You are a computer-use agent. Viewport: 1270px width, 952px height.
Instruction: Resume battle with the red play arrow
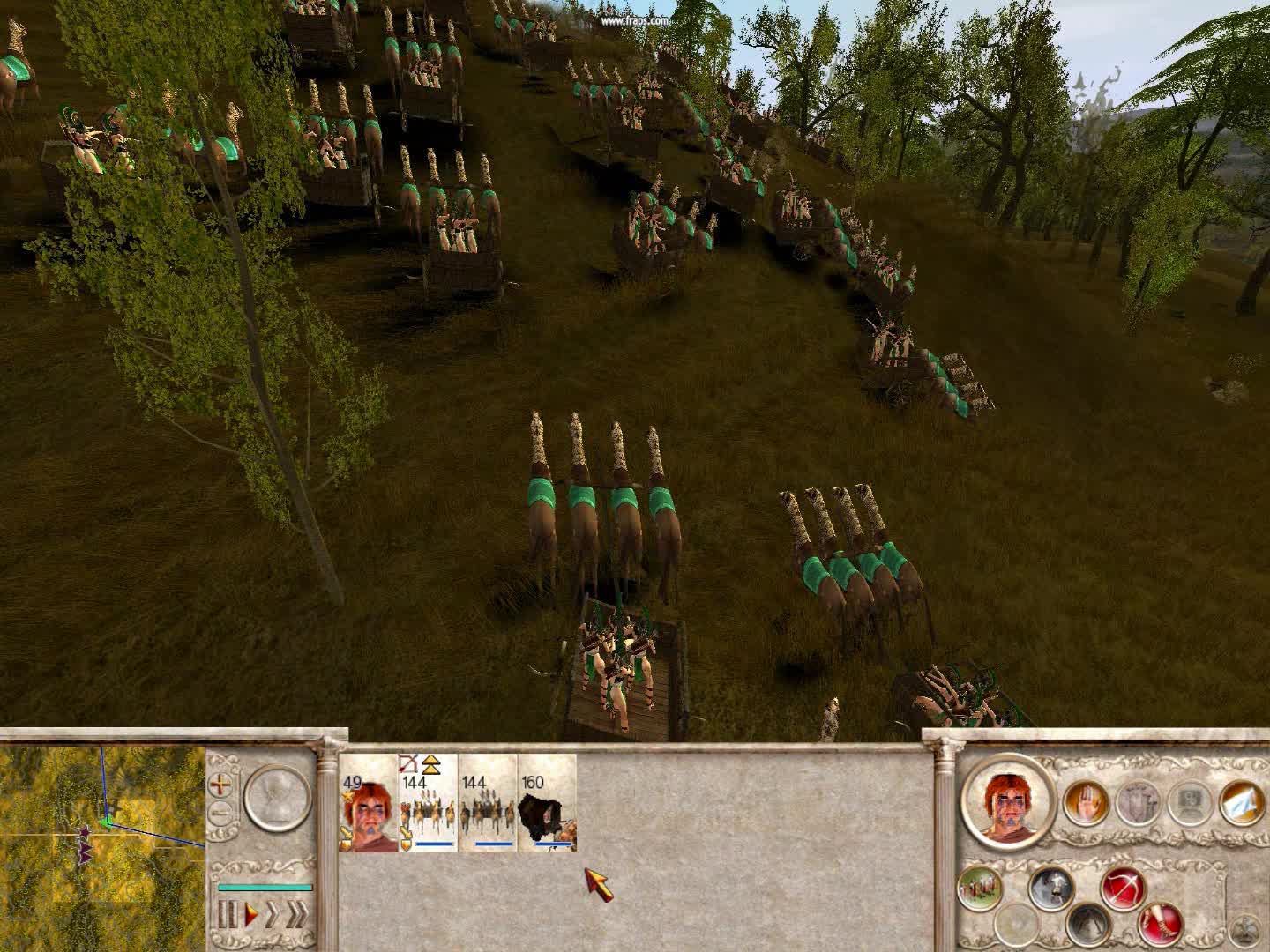250,912
